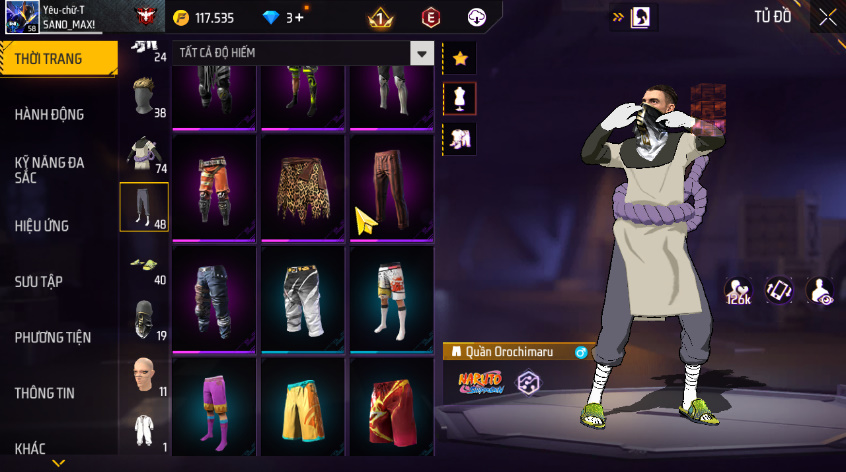The width and height of the screenshot is (846, 472).
Task: Open the Tất Cả Độ Hiếm rarity dropdown
Action: coord(423,53)
